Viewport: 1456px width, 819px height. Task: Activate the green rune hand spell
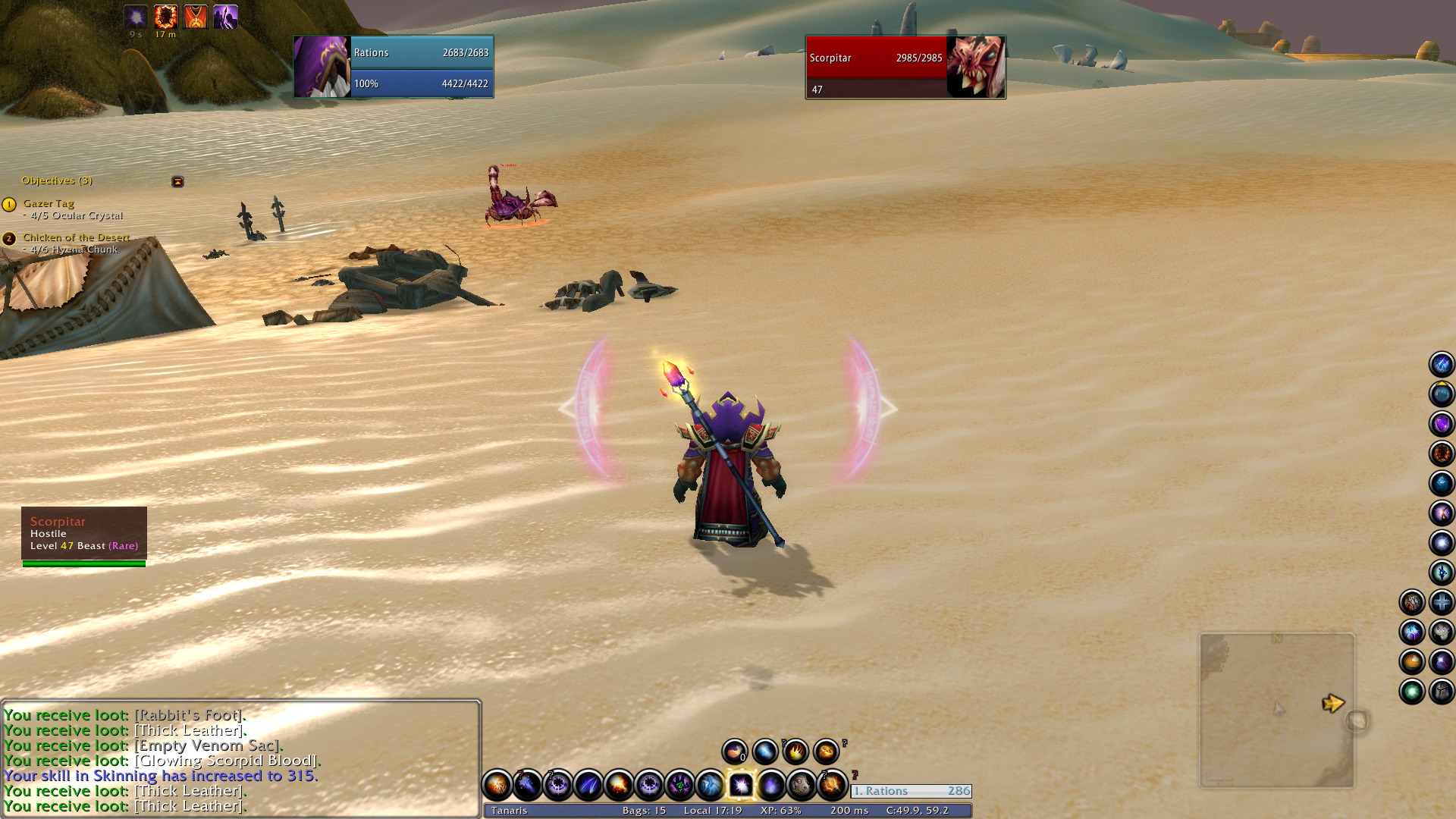[x=679, y=786]
